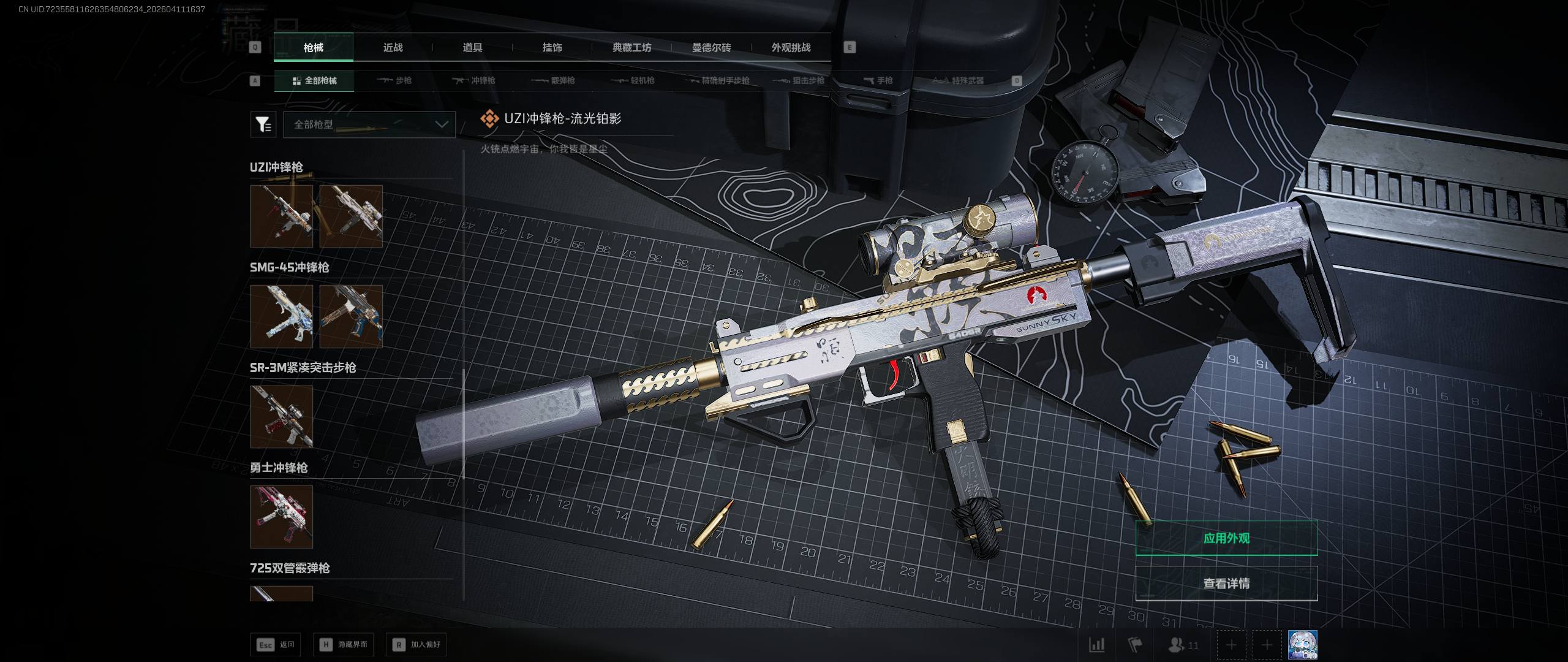Switch to the 外观挑战 tab
The image size is (1568, 662).
791,47
